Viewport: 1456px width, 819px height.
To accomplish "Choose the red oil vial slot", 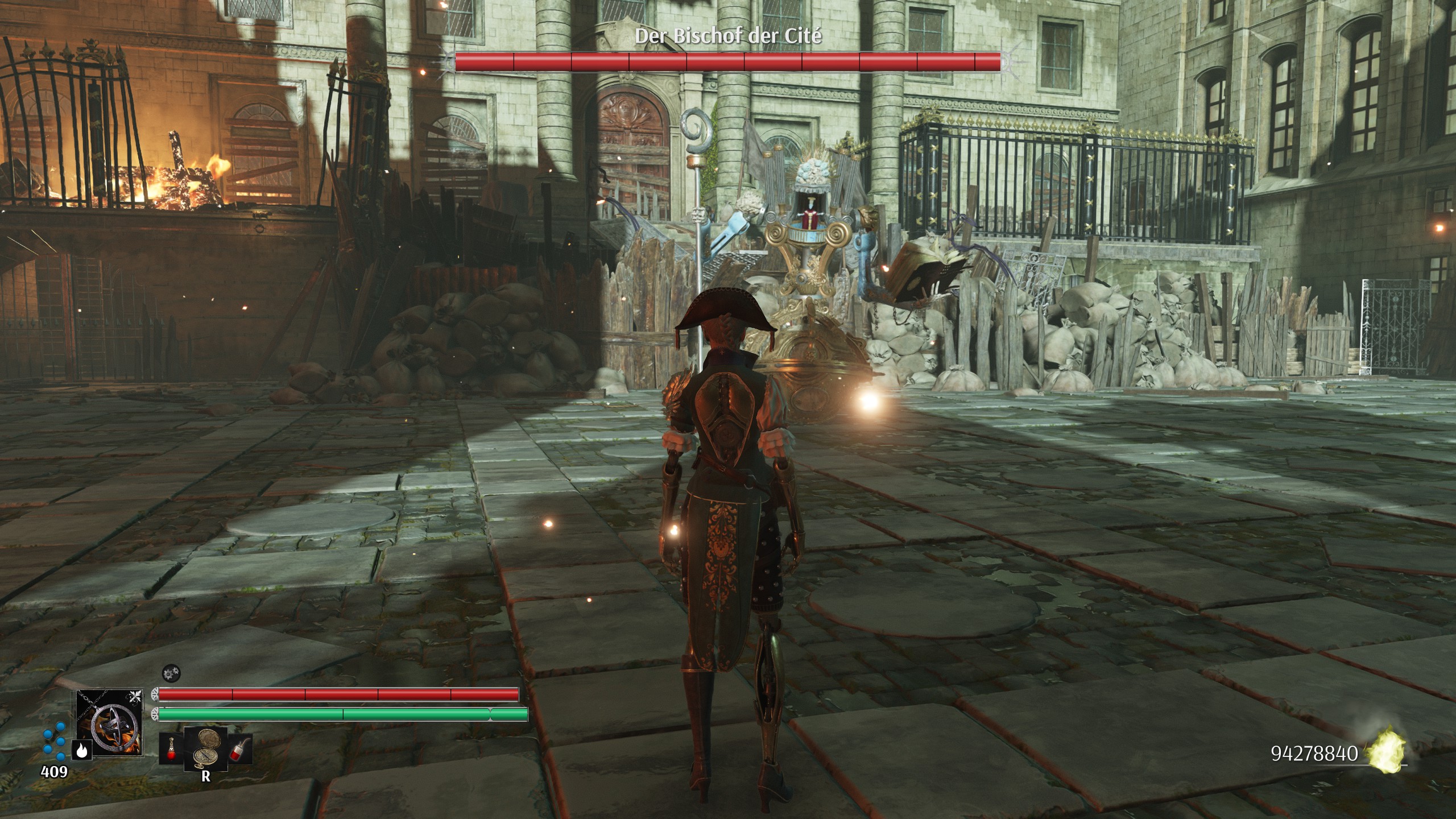I will [x=240, y=748].
